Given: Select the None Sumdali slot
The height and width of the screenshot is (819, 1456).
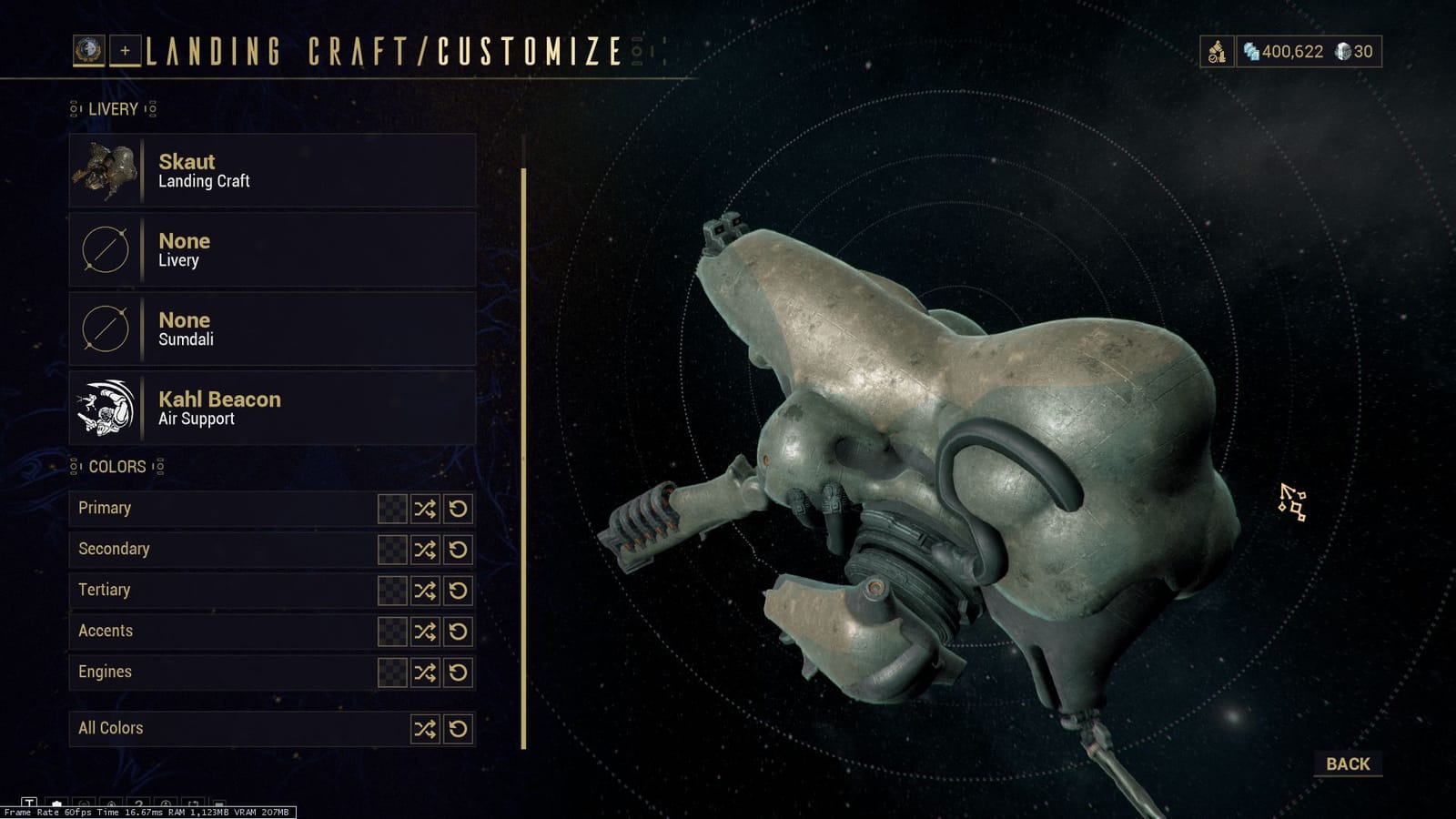Looking at the screenshot, I should (x=271, y=329).
